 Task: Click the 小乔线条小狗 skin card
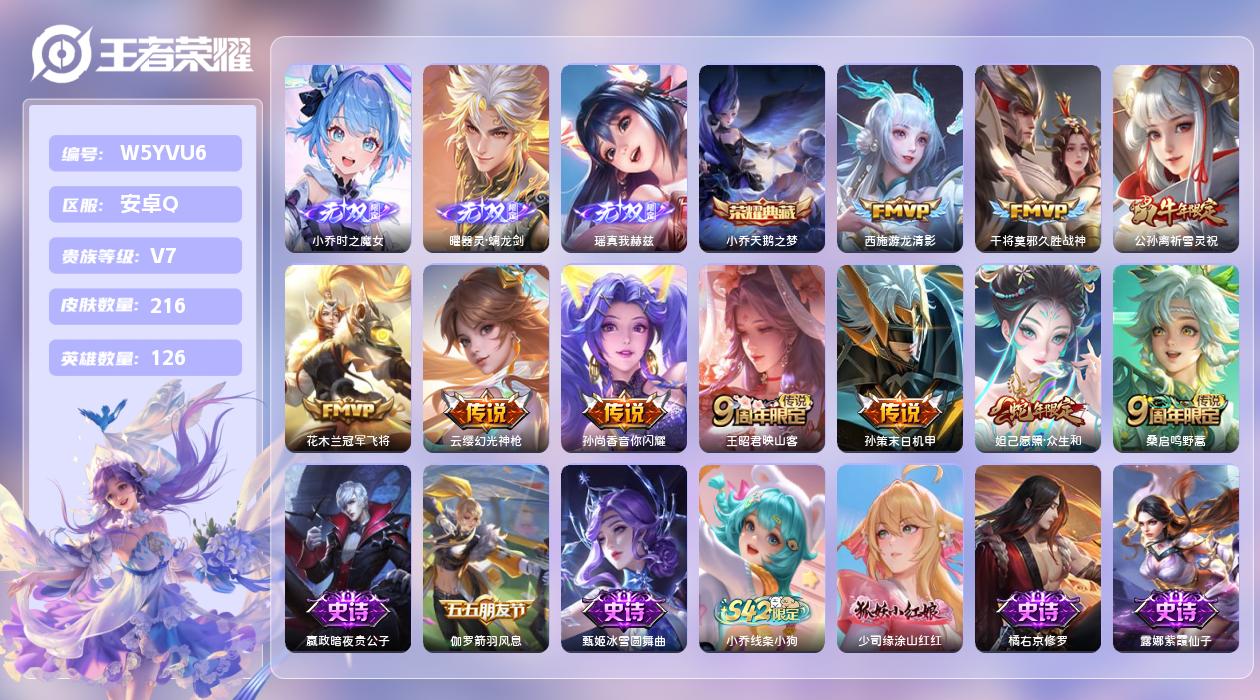click(762, 558)
